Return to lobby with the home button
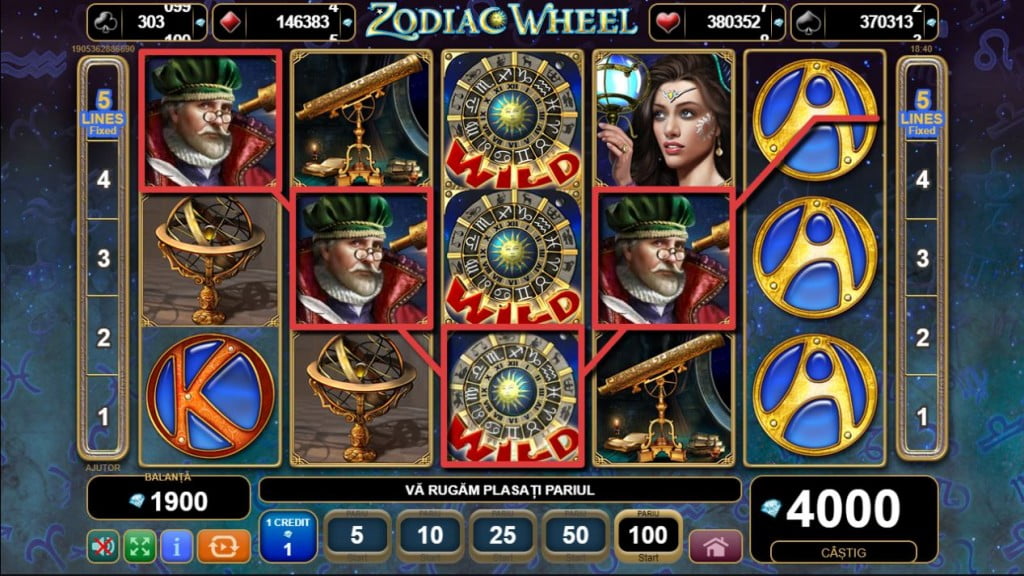 [x=716, y=547]
